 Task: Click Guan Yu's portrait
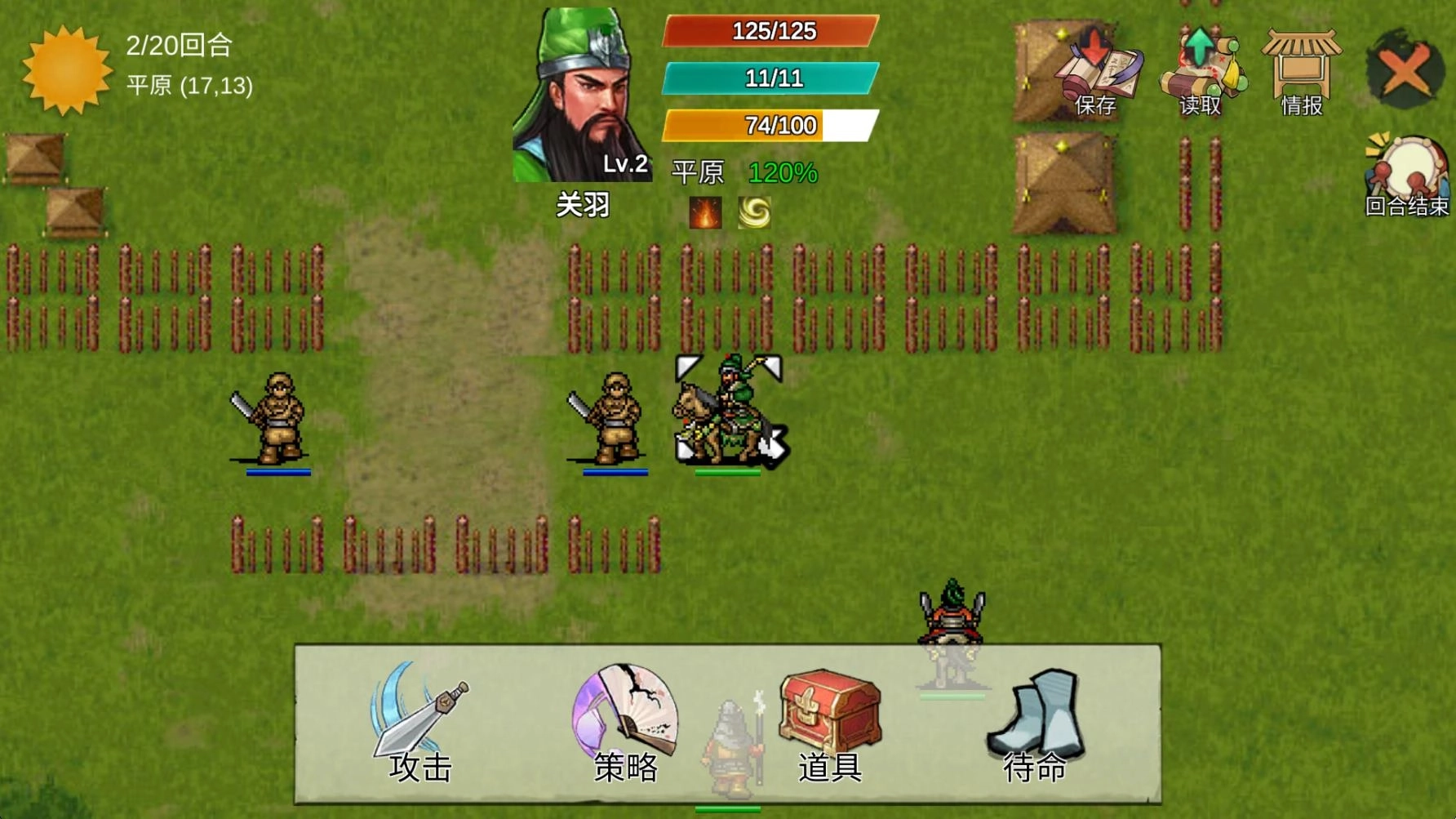[582, 96]
